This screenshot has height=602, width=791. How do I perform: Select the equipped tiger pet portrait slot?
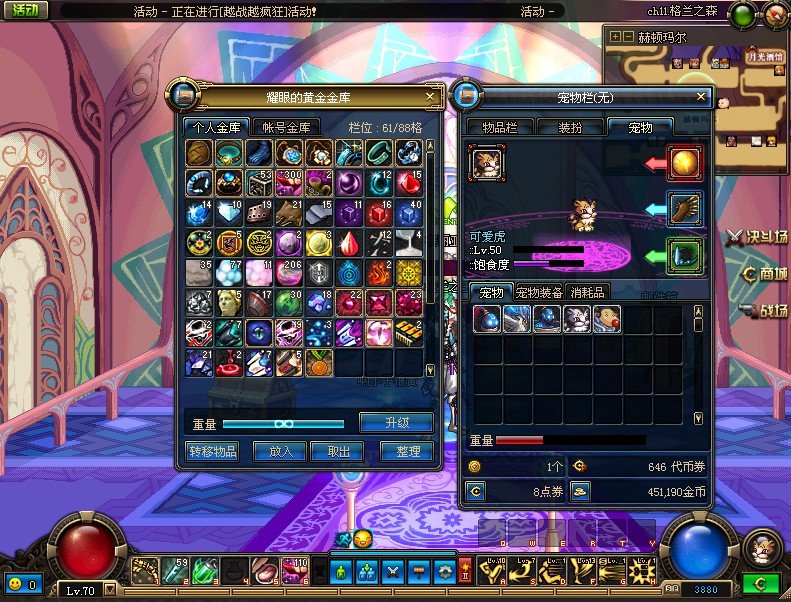487,162
